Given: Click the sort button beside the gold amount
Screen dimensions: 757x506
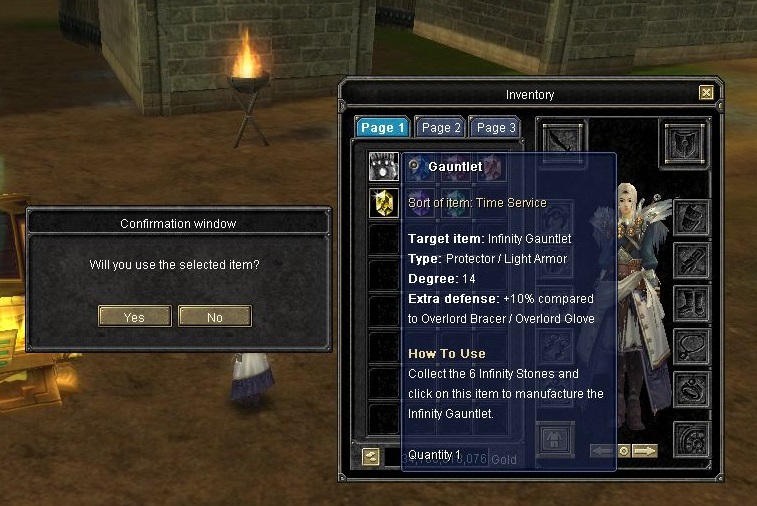Looking at the screenshot, I should click(x=371, y=456).
